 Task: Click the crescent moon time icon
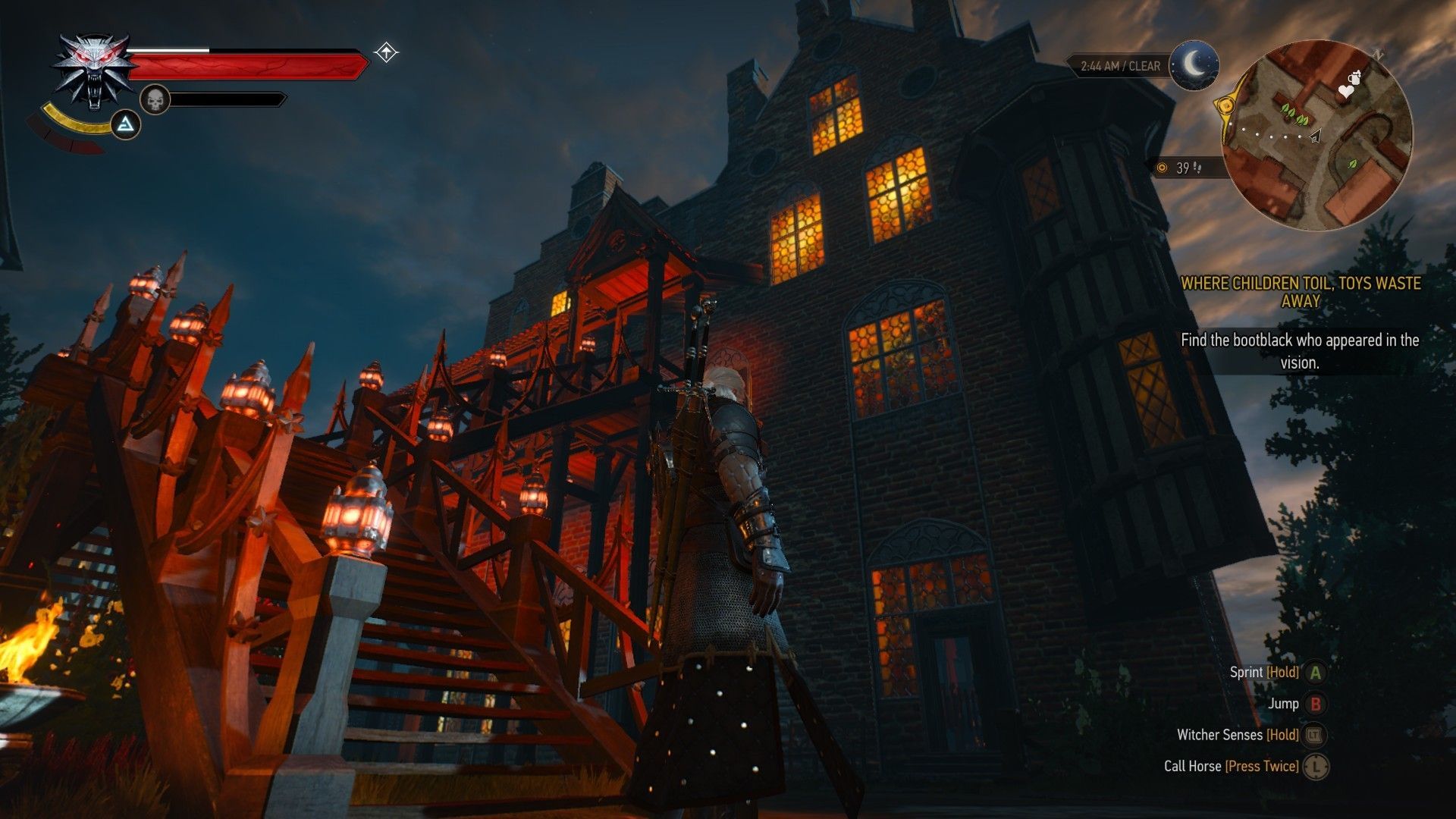pos(1194,65)
